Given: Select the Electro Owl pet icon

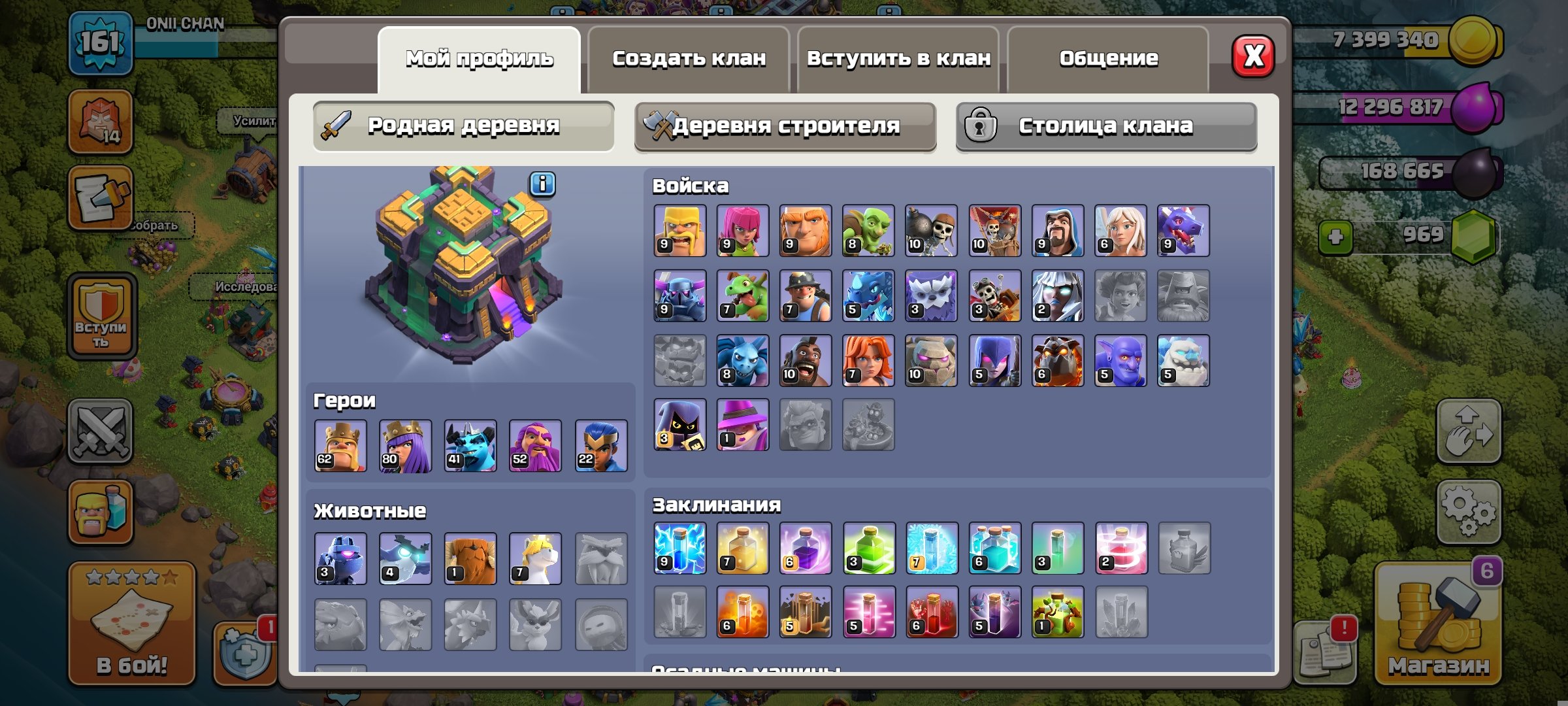Looking at the screenshot, I should [x=406, y=557].
